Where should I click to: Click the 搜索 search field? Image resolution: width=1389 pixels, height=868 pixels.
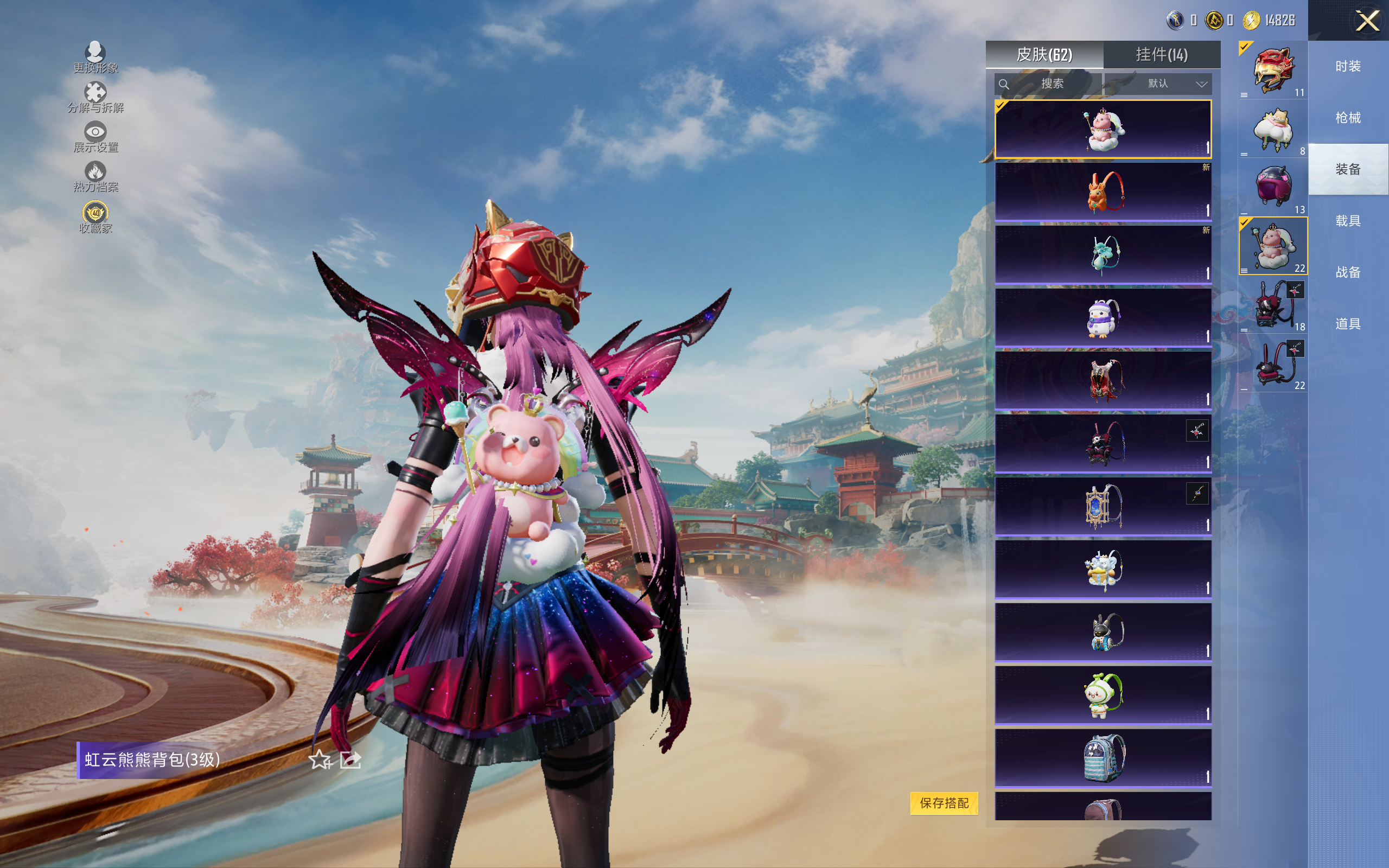1049,84
